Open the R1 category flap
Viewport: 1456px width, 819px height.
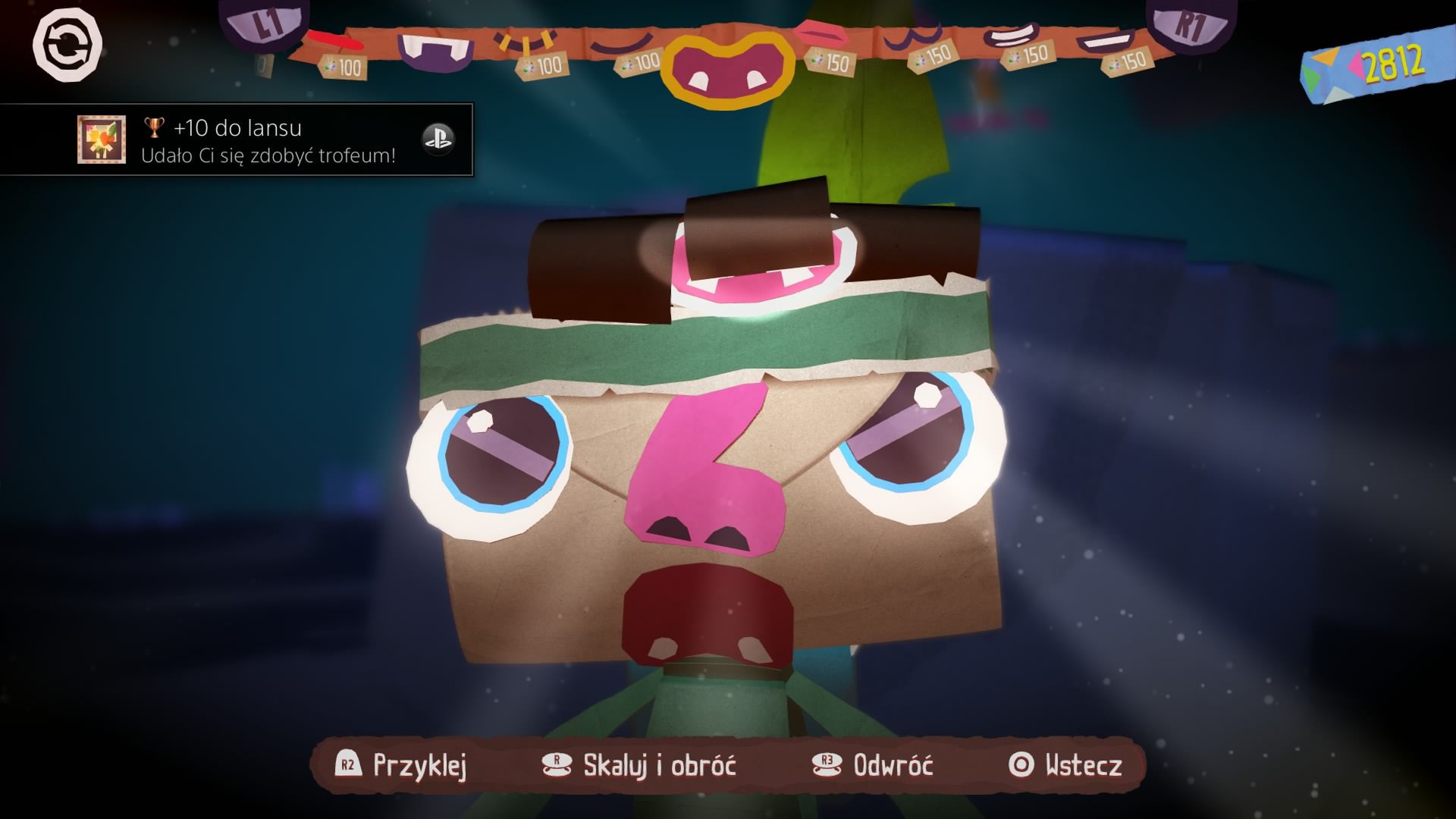tap(1191, 23)
